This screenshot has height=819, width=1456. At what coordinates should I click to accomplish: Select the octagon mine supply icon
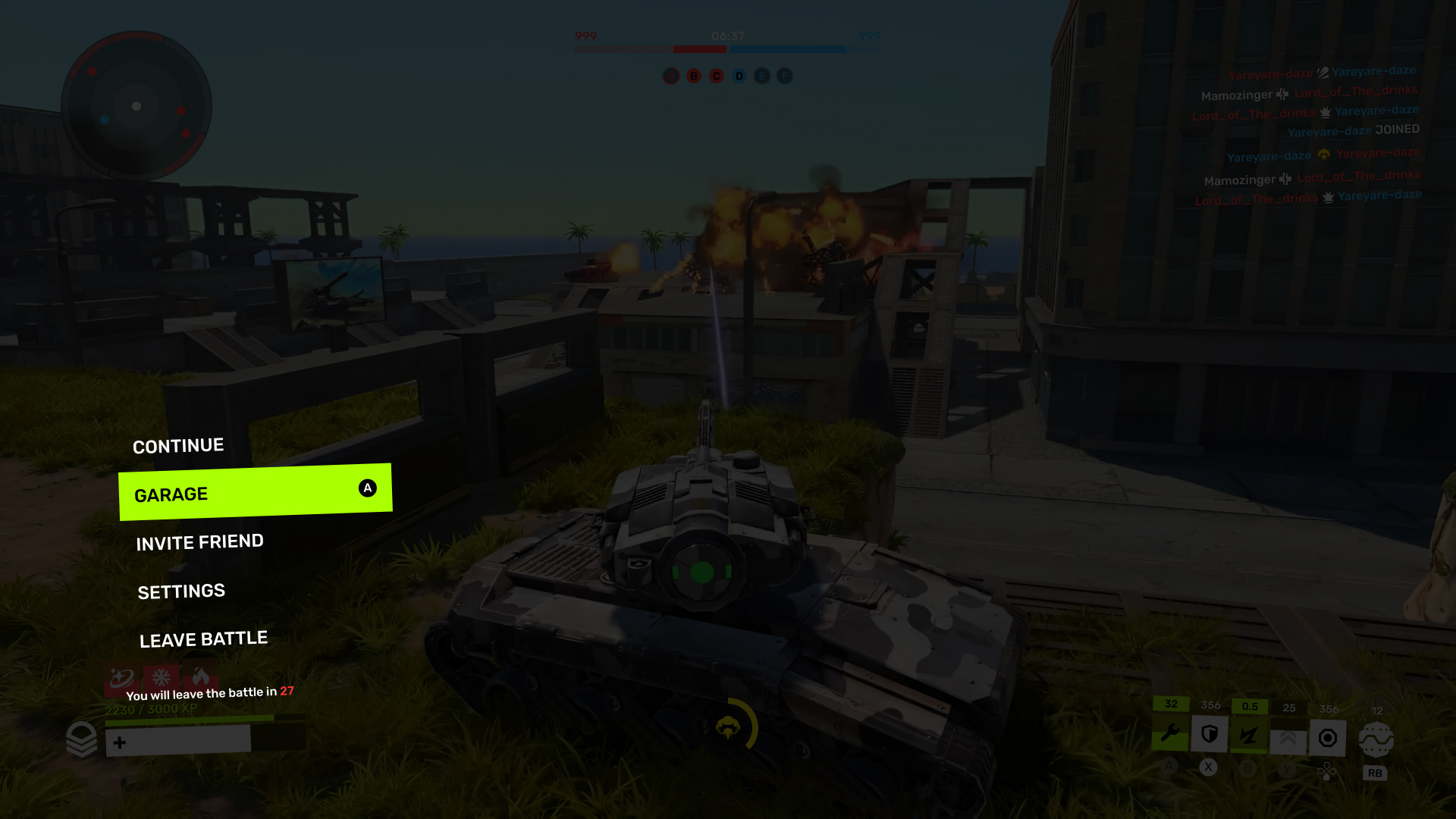point(1328,738)
